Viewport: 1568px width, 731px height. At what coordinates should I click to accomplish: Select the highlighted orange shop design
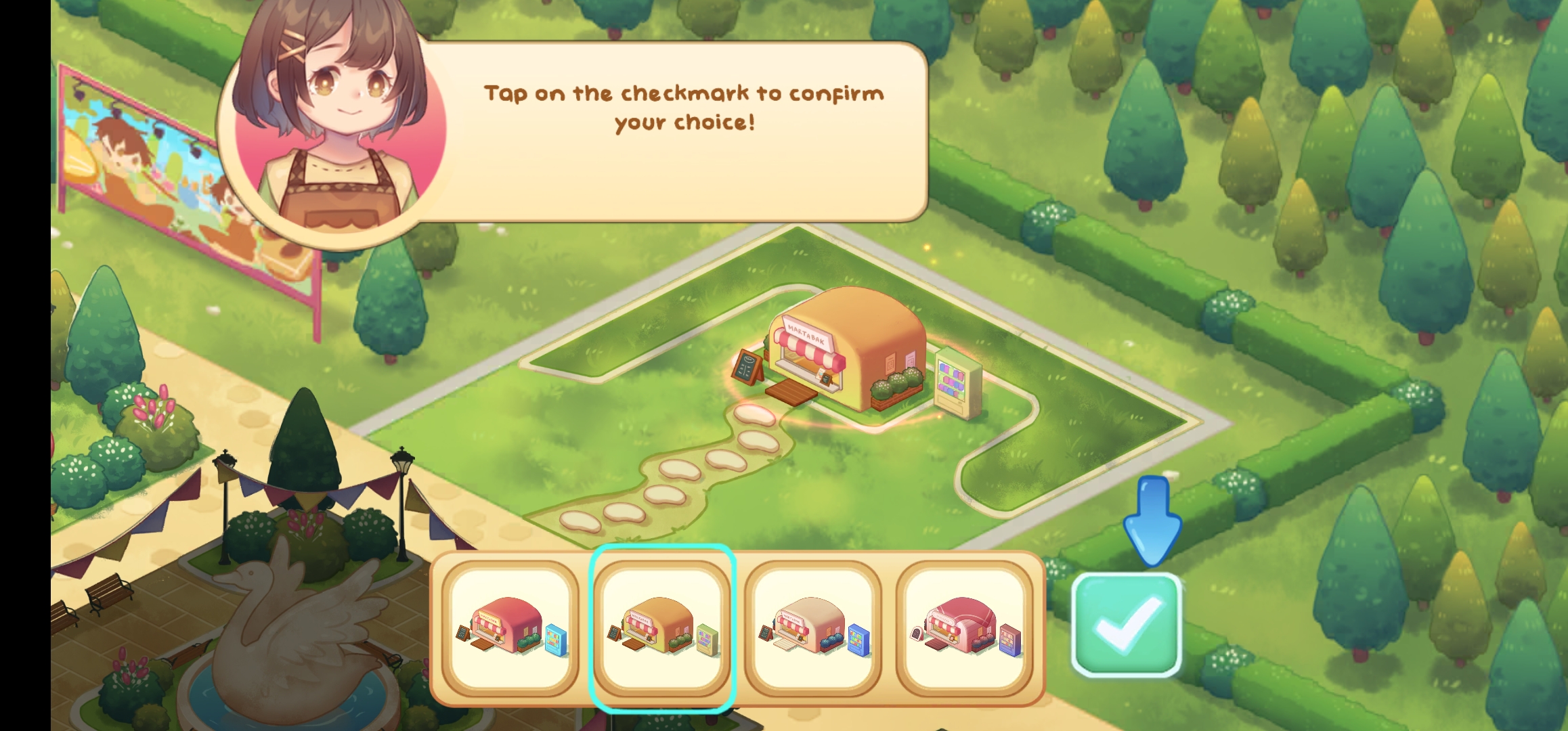[662, 629]
